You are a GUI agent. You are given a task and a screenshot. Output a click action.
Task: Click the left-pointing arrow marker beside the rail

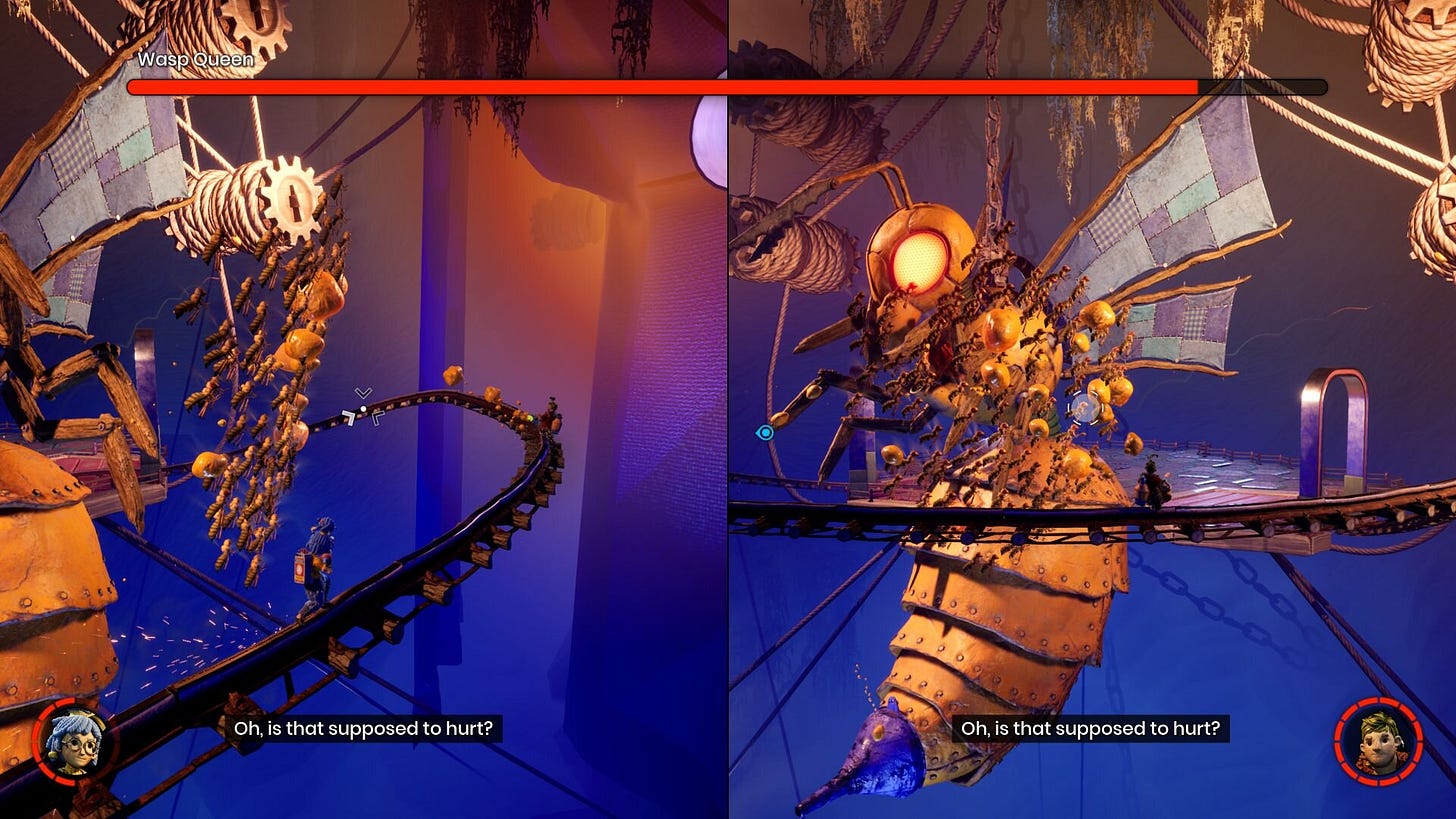[348, 418]
